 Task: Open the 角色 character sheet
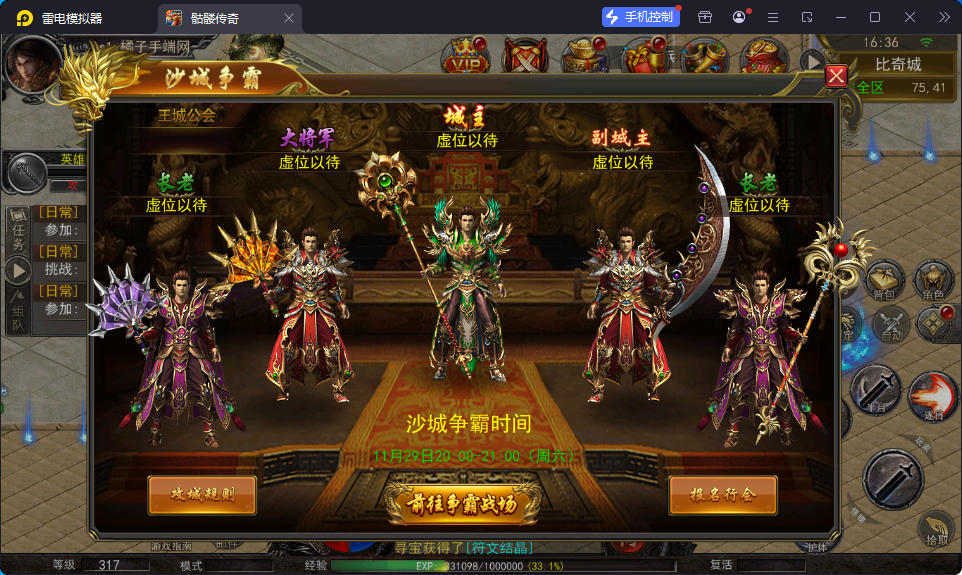tap(933, 282)
